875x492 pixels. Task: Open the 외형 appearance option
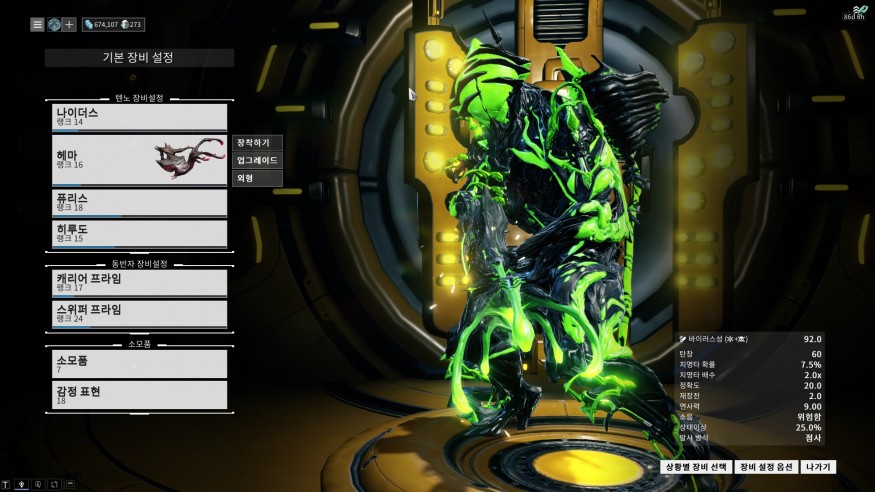[258, 178]
